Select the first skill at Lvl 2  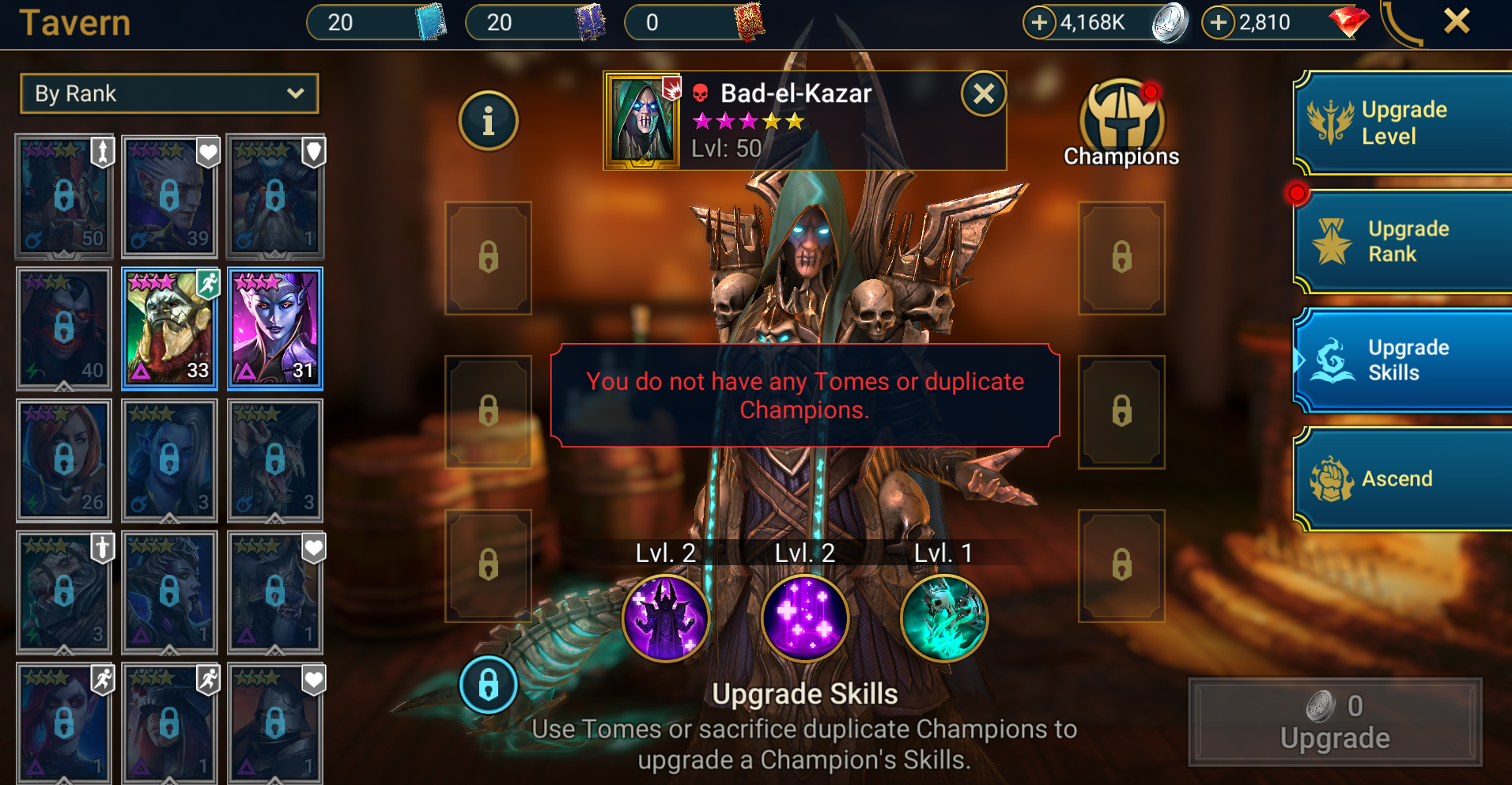pyautogui.click(x=665, y=619)
